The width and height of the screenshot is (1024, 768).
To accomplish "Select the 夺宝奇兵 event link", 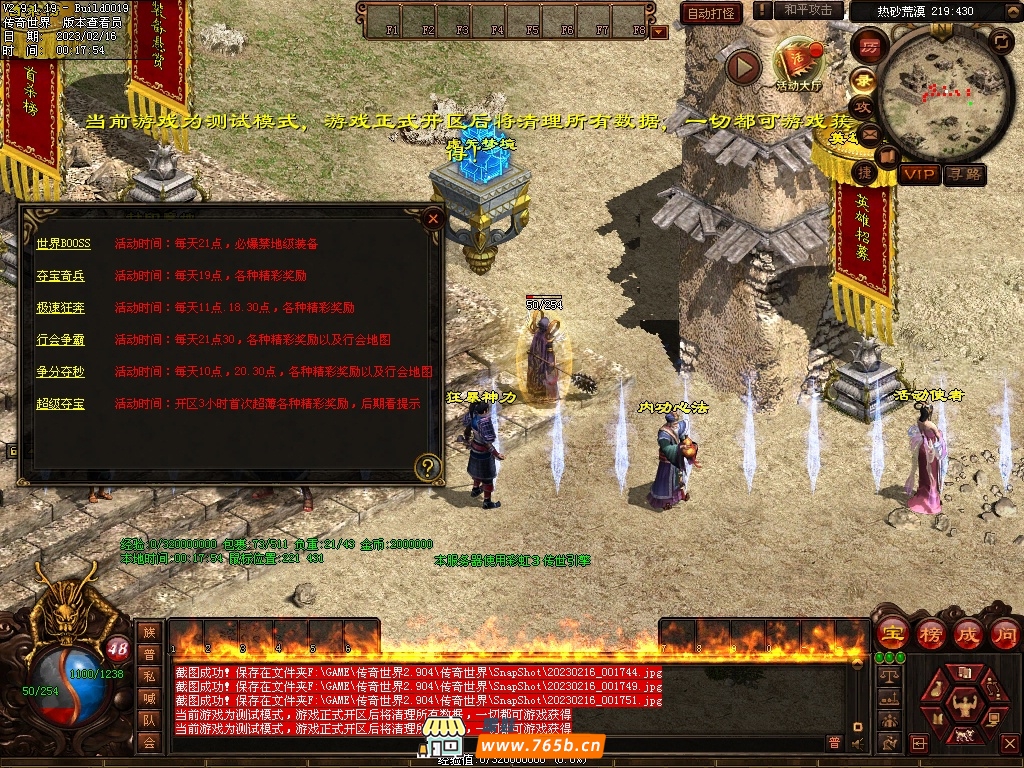I will tap(61, 275).
